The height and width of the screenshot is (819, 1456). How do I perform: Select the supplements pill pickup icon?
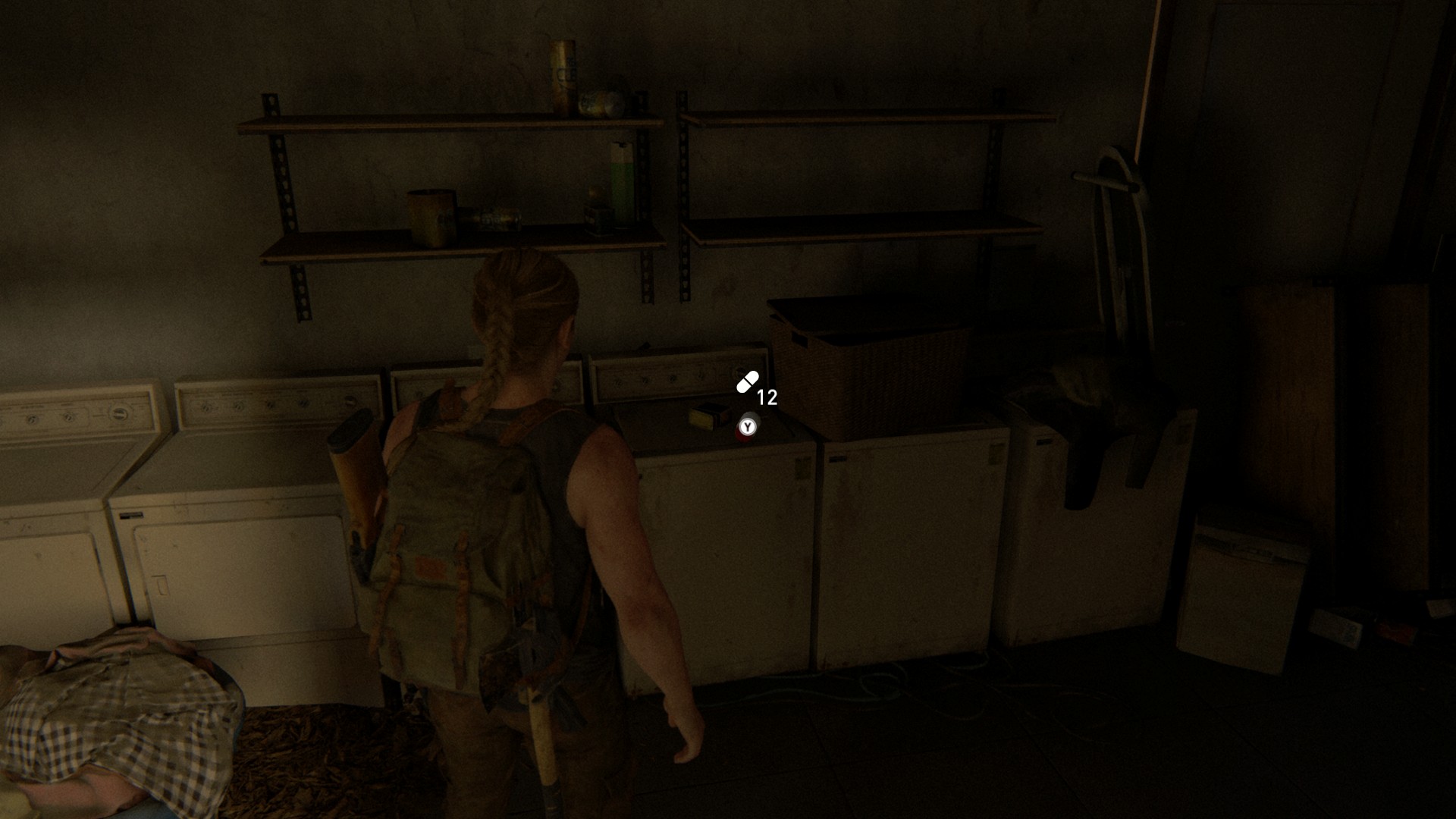click(x=747, y=383)
